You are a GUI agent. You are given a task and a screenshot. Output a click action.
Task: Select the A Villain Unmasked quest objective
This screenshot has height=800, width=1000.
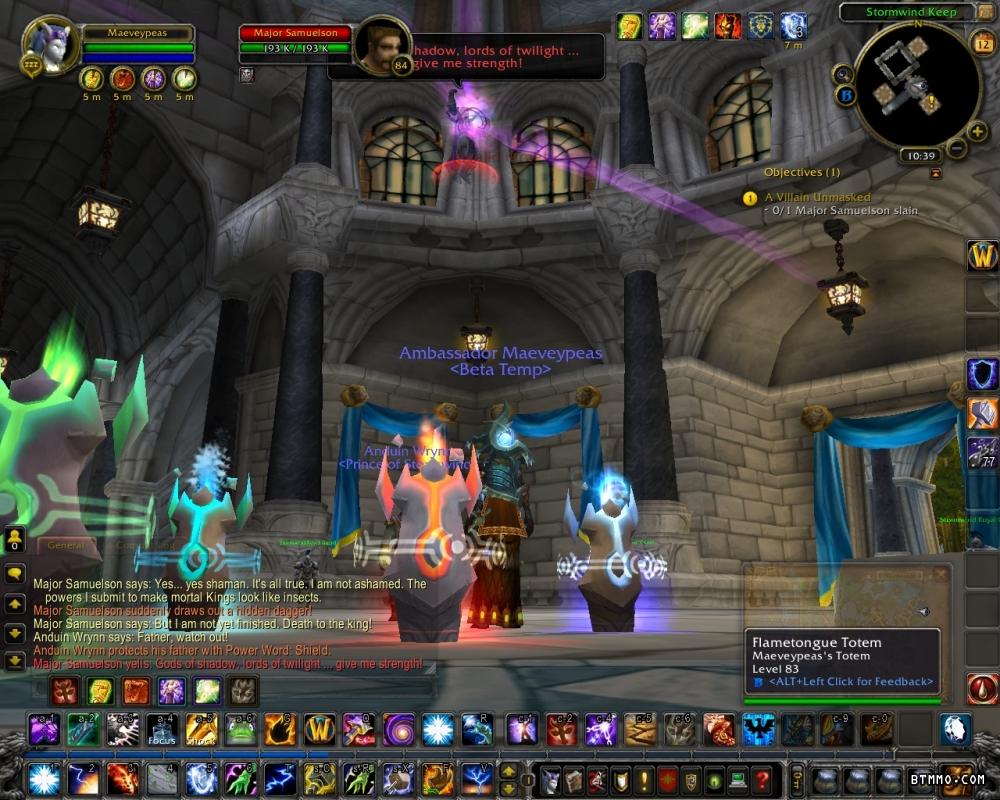click(817, 198)
